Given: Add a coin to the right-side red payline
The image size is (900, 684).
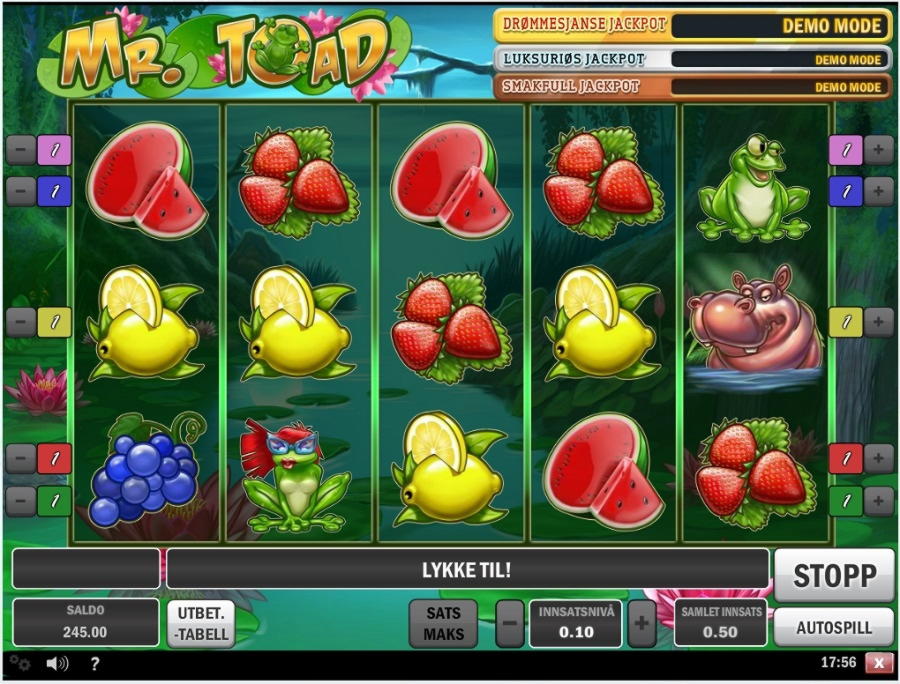Looking at the screenshot, I should 878,458.
